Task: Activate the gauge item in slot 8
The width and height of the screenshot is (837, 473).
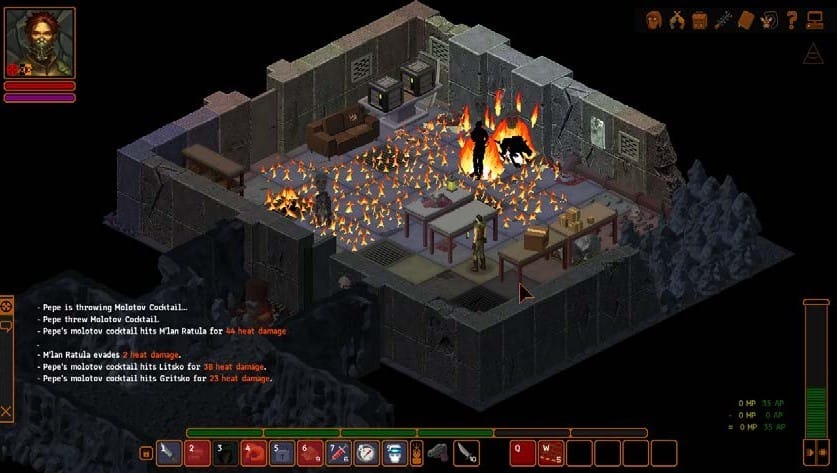Action: [367, 453]
